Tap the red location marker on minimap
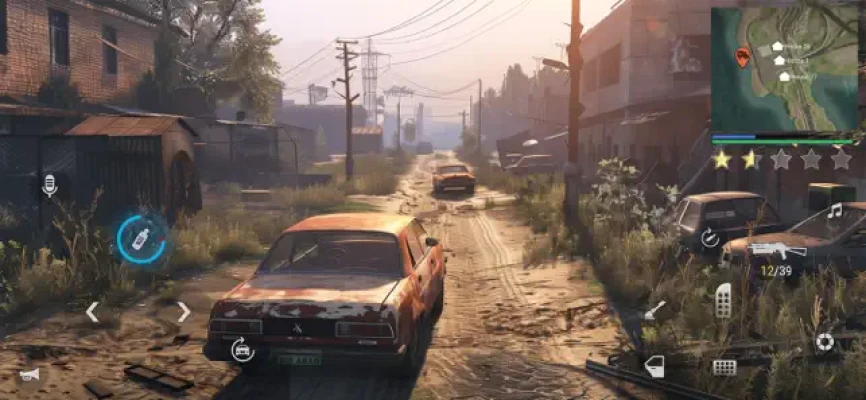The height and width of the screenshot is (400, 866). [x=742, y=57]
